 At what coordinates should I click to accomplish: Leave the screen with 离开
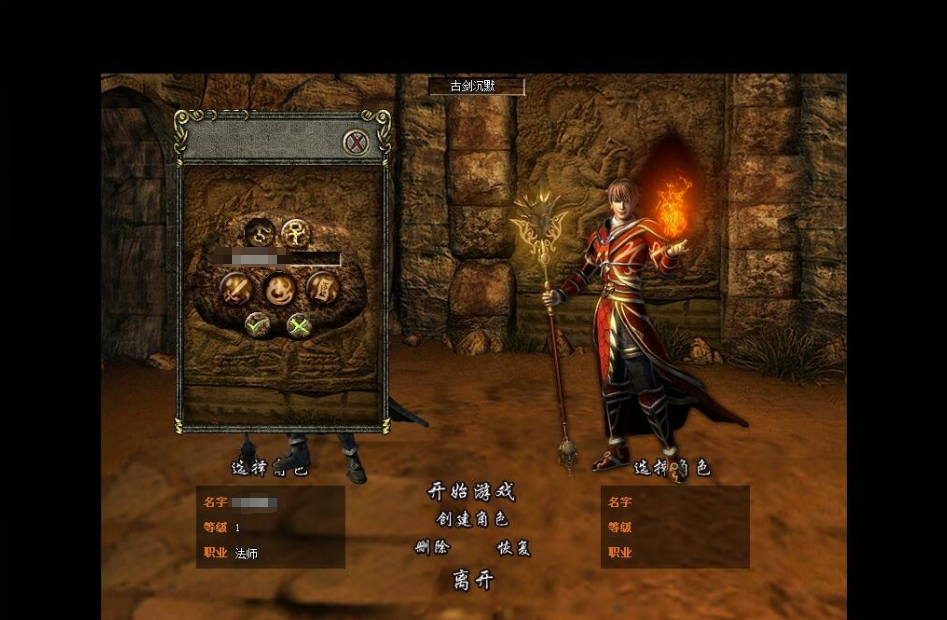point(473,580)
